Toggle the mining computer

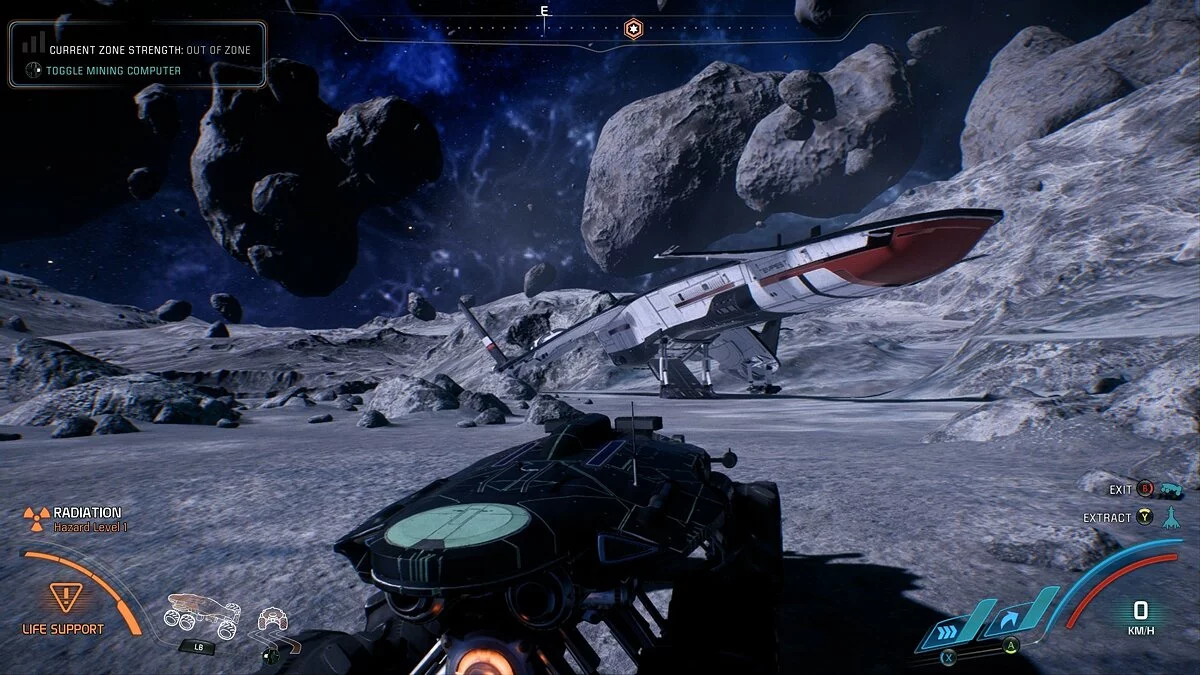click(x=113, y=70)
